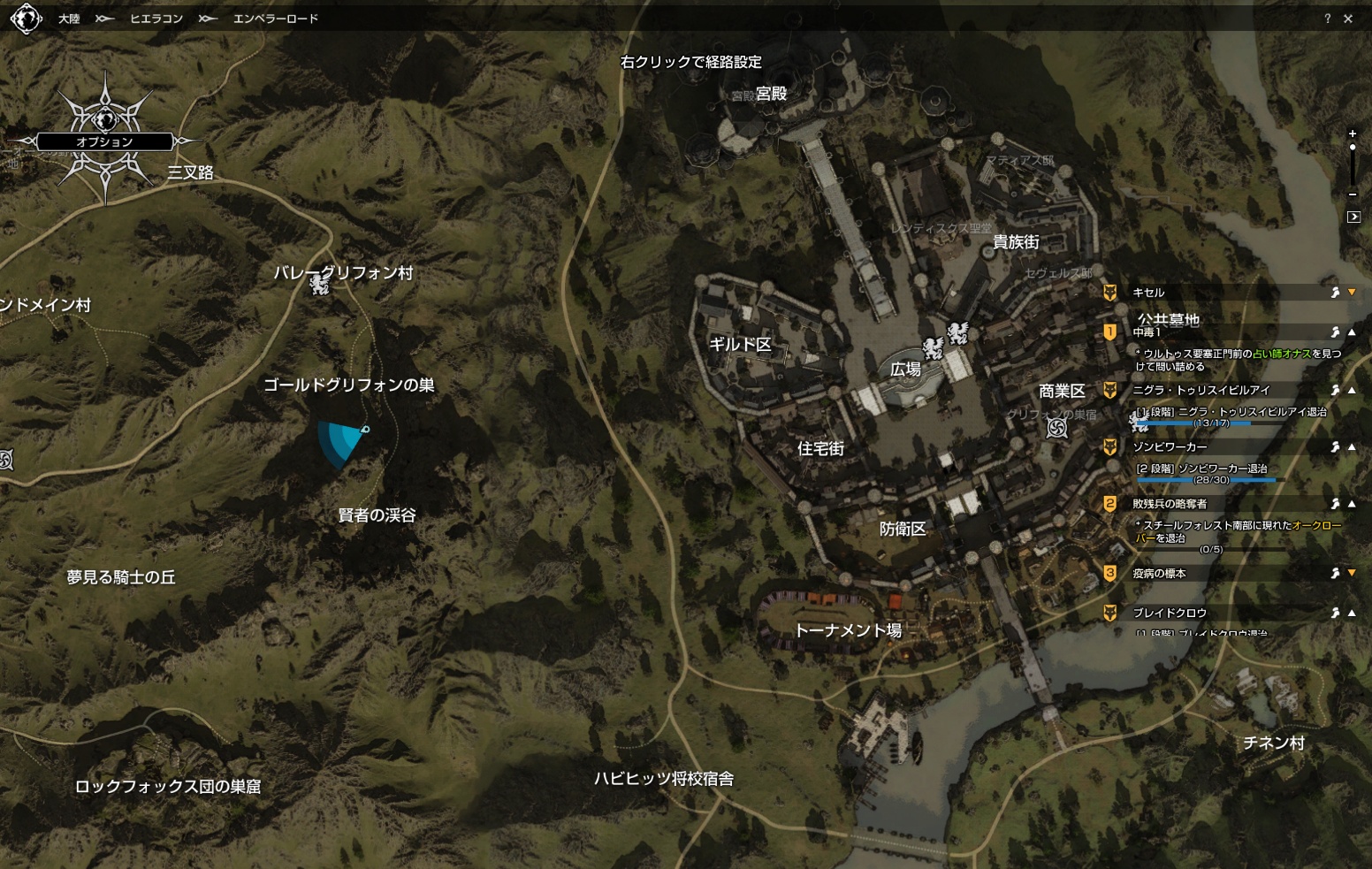Hide the quest tracker with arrow toggle
Screen dimensions: 1372x869
pos(1353,217)
